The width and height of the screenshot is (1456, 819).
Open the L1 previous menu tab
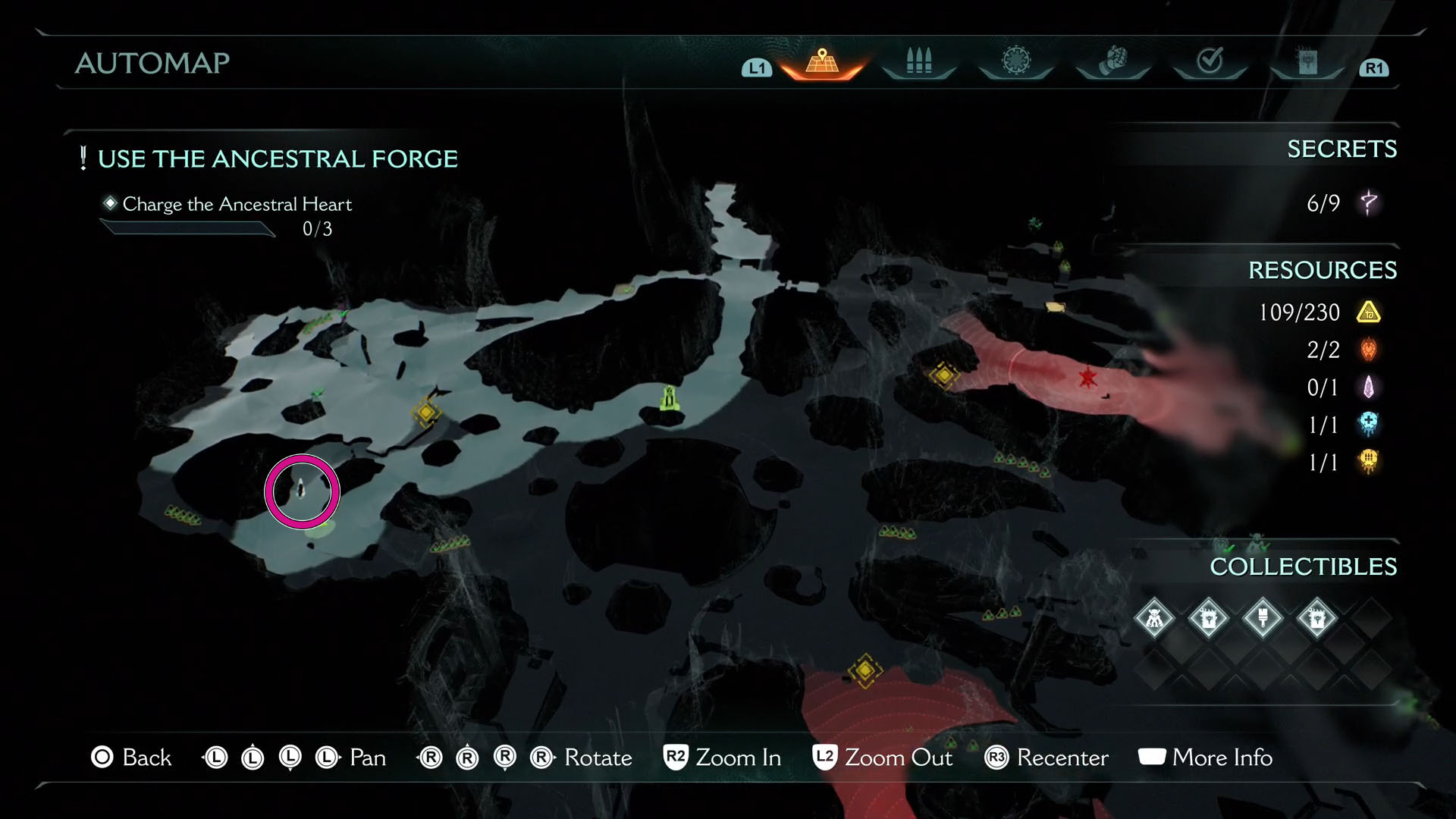pos(755,68)
